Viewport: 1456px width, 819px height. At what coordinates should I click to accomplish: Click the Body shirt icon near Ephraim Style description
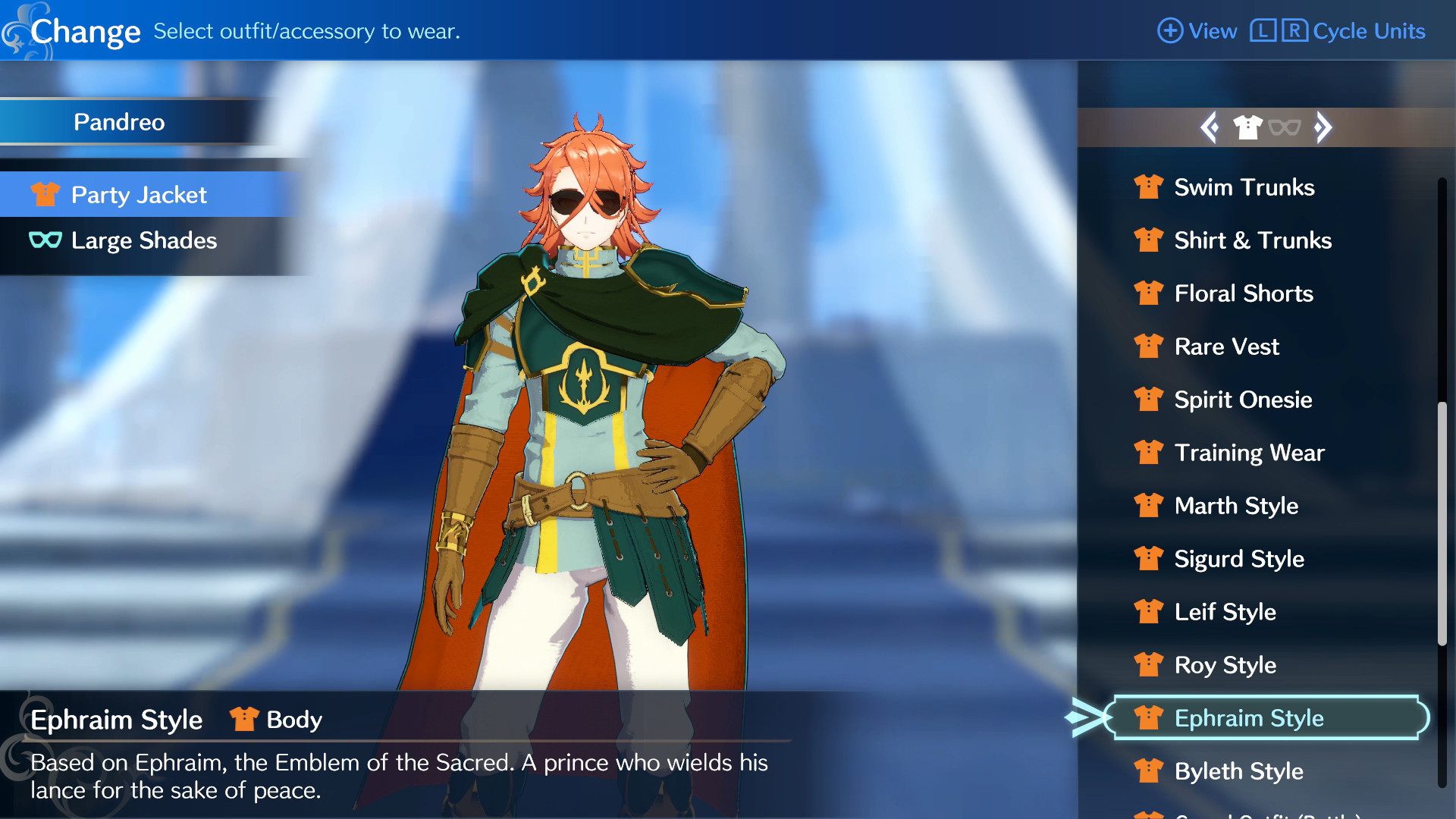tap(244, 719)
